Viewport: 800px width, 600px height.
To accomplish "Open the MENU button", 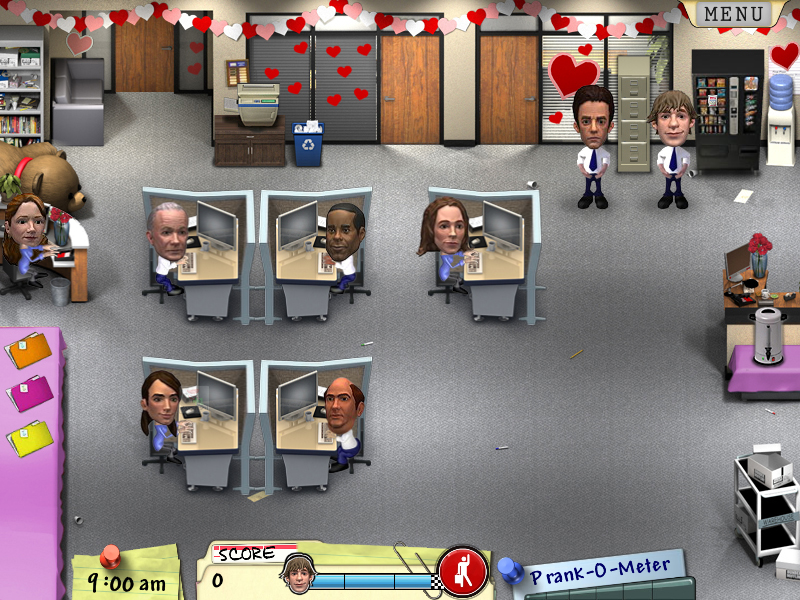I will point(734,14).
